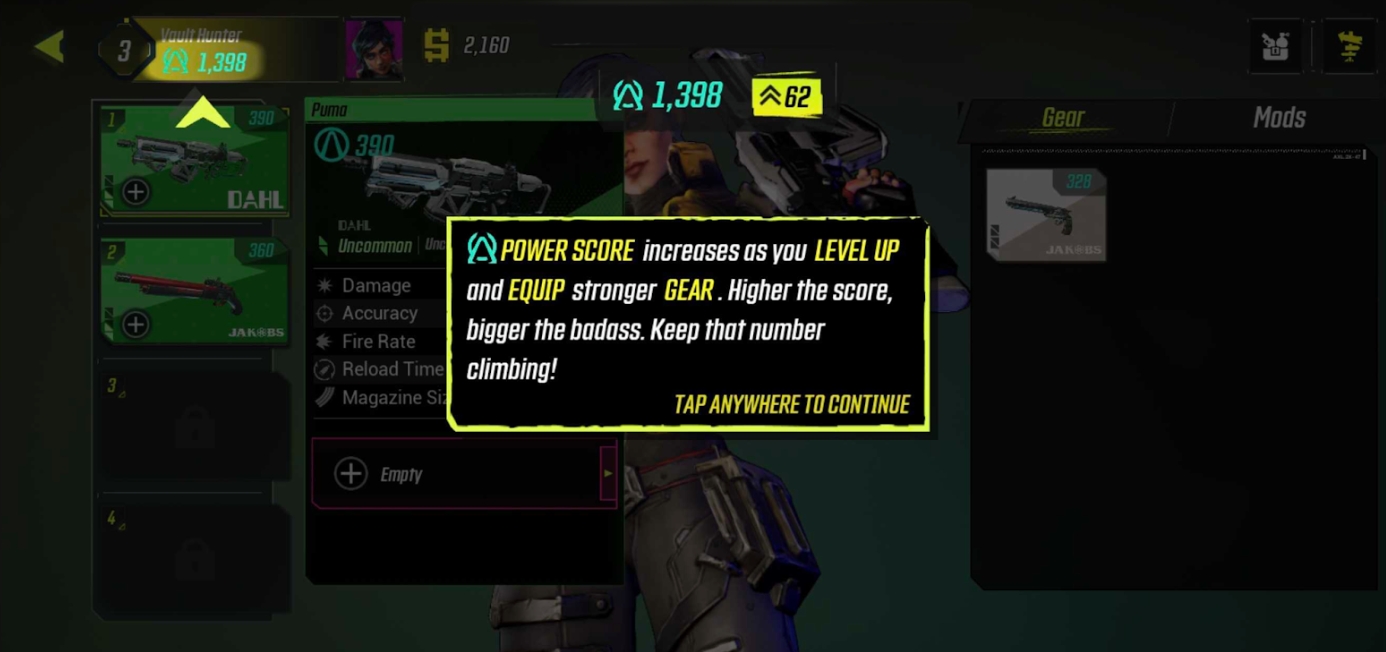This screenshot has width=1386, height=652.
Task: Tap the Empty mod slot
Action: [462, 474]
